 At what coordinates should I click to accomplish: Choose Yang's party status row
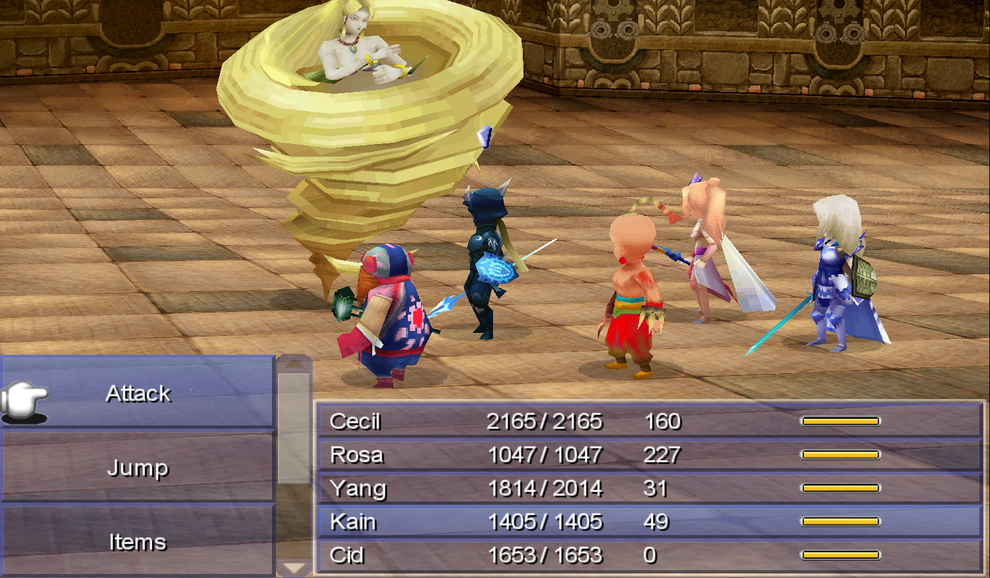point(648,488)
